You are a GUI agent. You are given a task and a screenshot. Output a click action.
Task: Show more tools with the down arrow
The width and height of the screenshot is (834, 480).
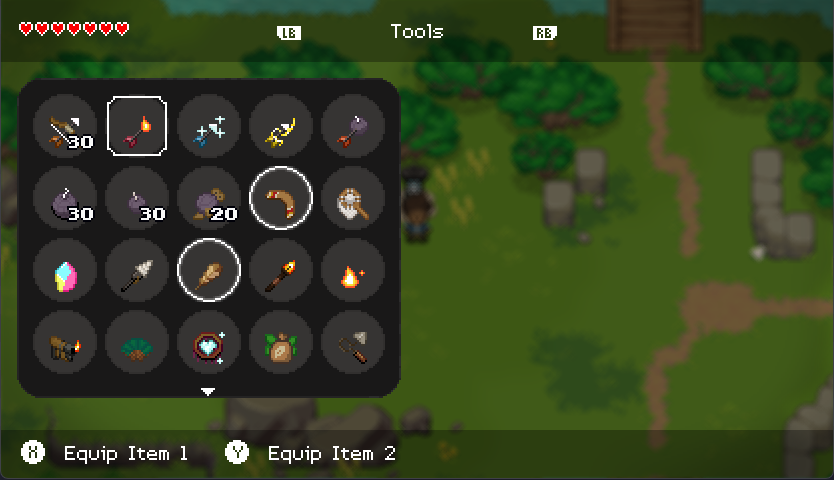pyautogui.click(x=208, y=391)
